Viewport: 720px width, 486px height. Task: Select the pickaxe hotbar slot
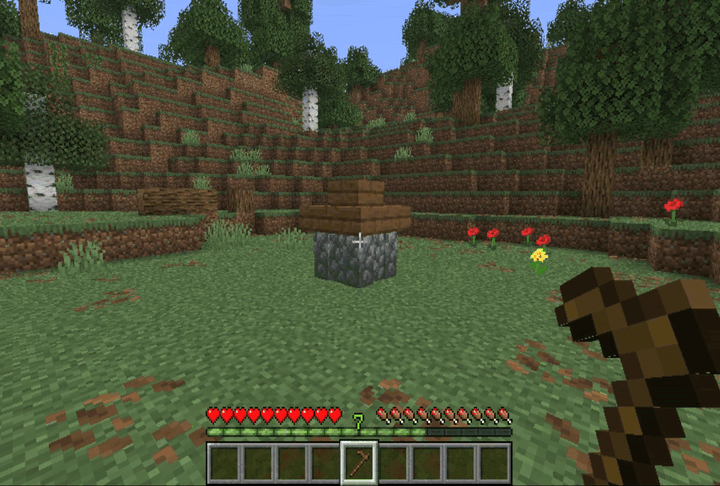(359, 463)
